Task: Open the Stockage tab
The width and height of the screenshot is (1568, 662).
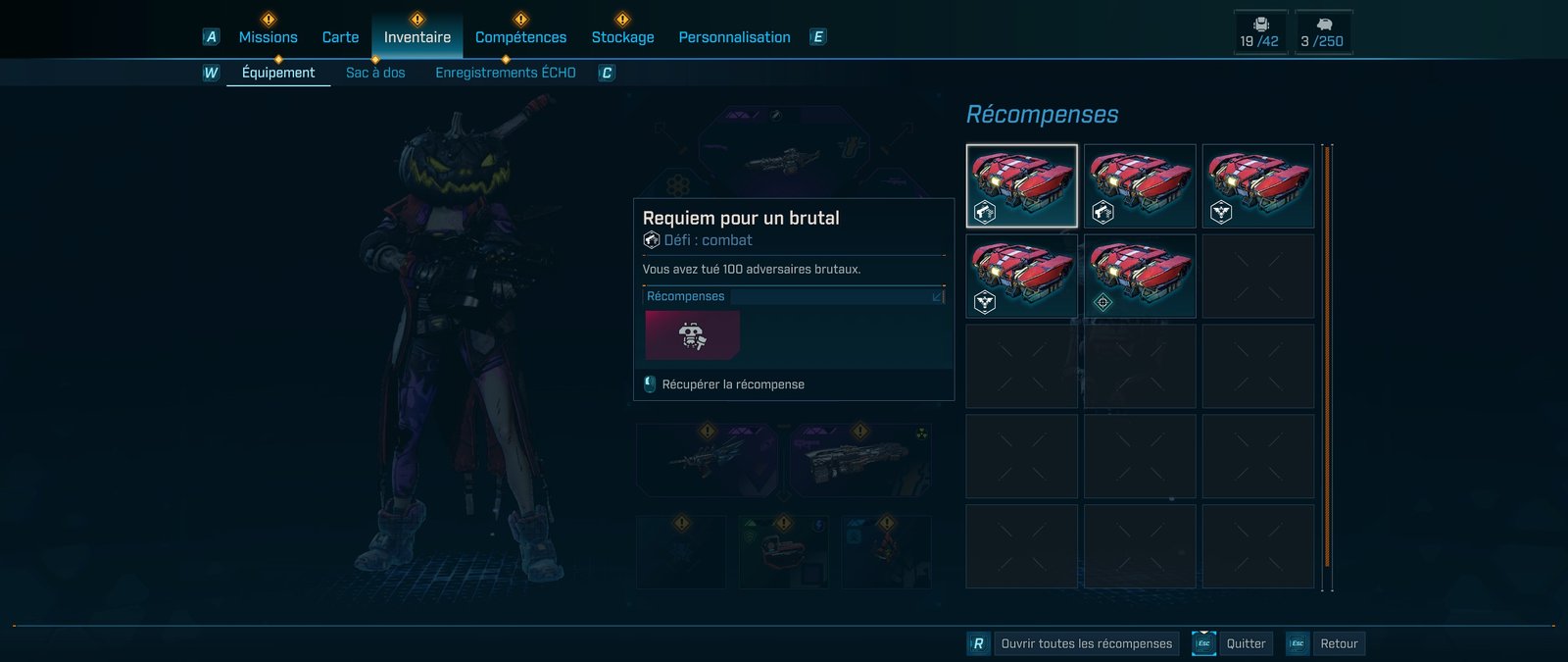Action: click(x=622, y=37)
